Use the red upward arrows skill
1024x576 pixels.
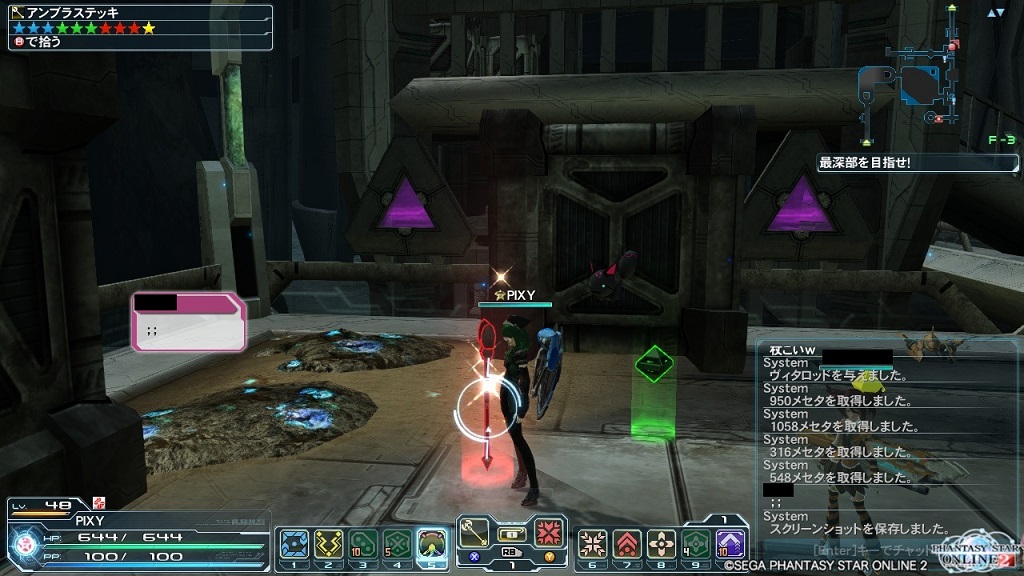(x=627, y=544)
